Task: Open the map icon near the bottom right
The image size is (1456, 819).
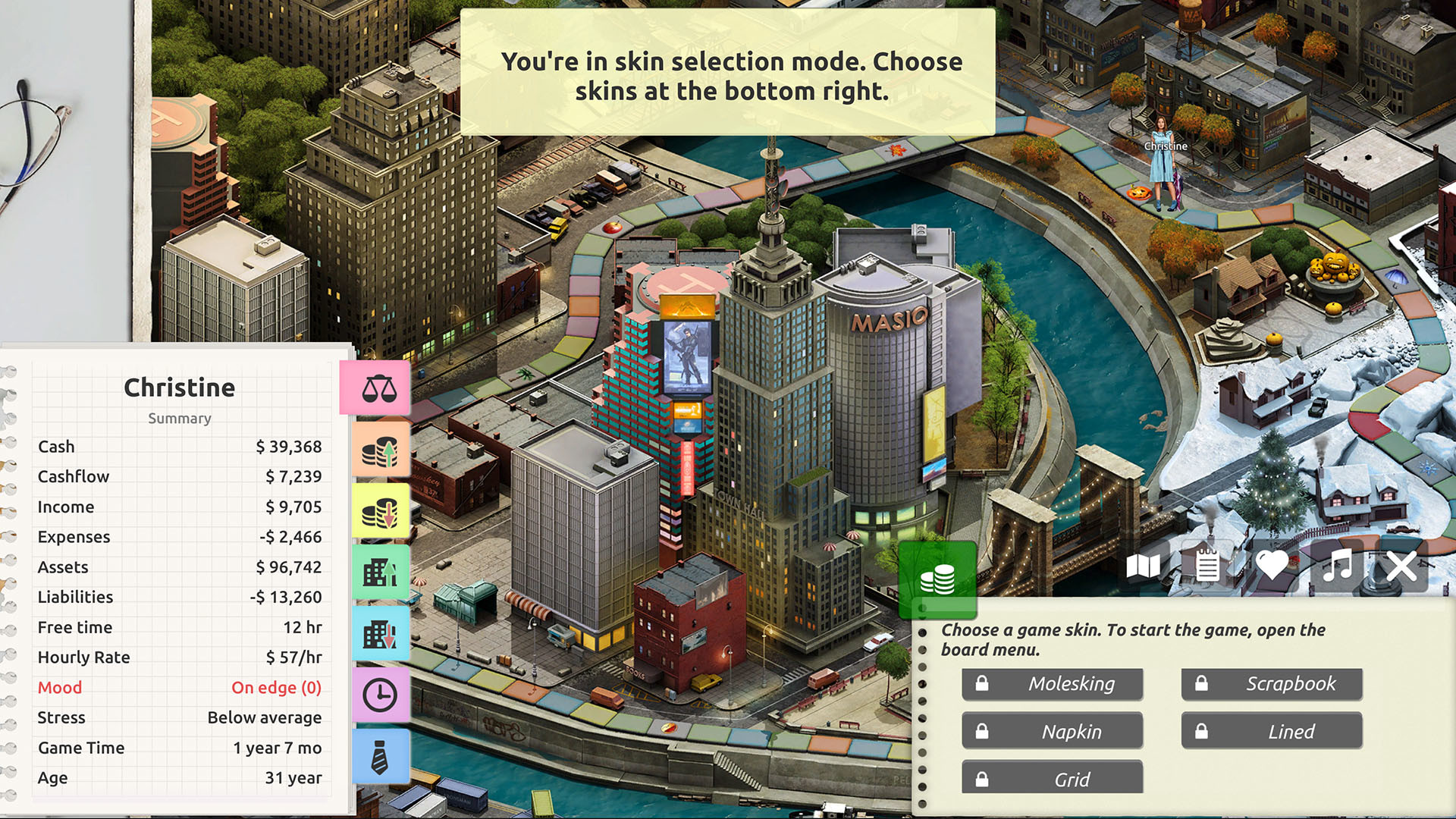Action: (1145, 565)
